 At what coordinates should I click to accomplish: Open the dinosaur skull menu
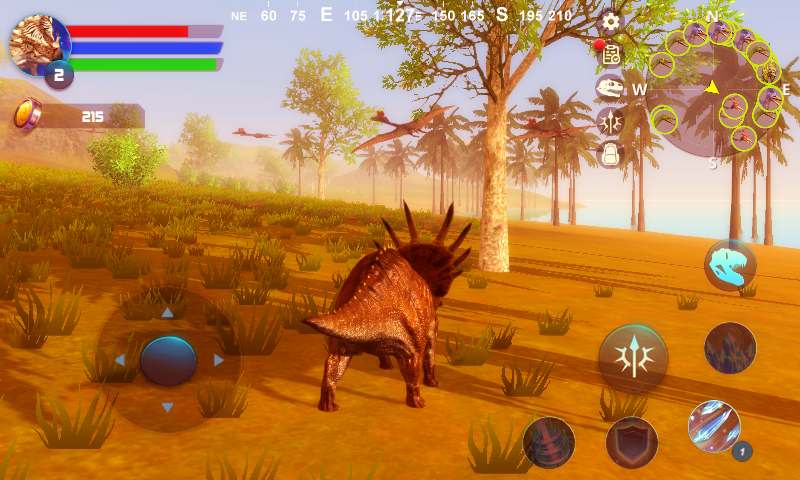610,88
